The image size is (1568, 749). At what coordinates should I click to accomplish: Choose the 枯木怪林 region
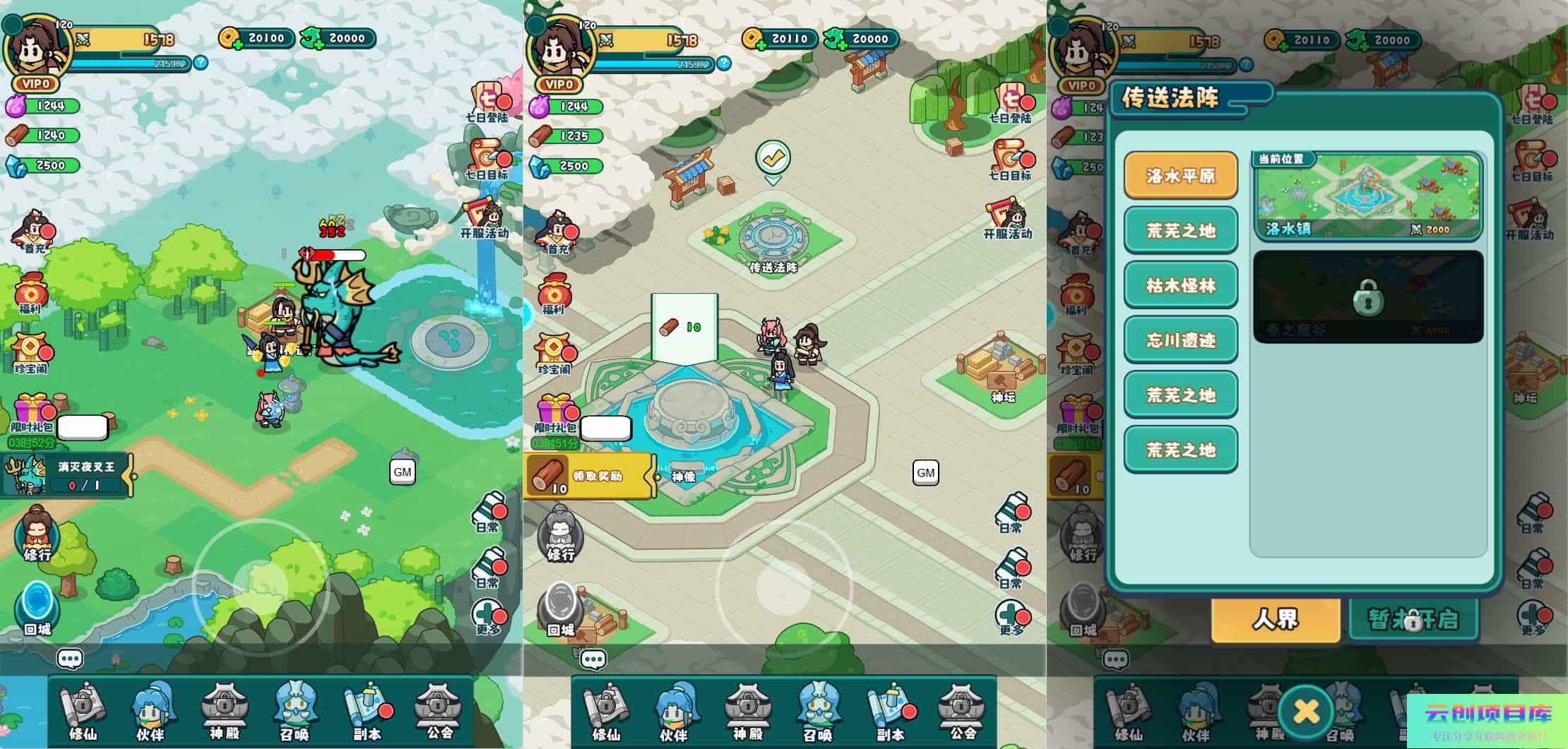pos(1180,285)
